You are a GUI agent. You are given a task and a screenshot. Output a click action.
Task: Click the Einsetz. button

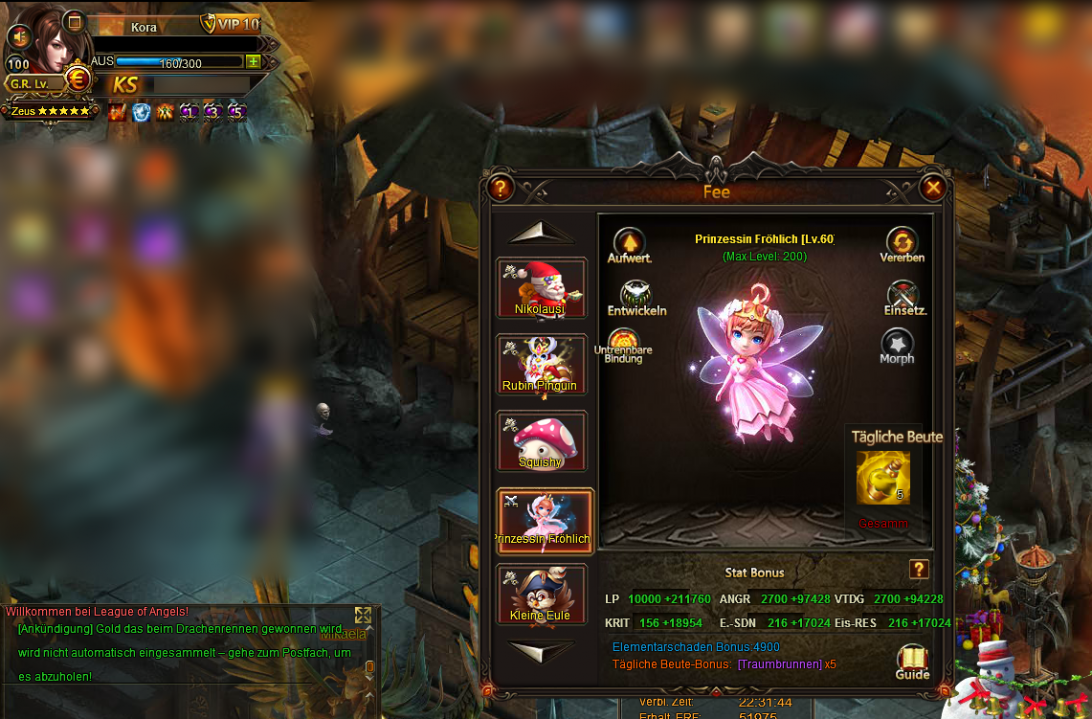[904, 296]
